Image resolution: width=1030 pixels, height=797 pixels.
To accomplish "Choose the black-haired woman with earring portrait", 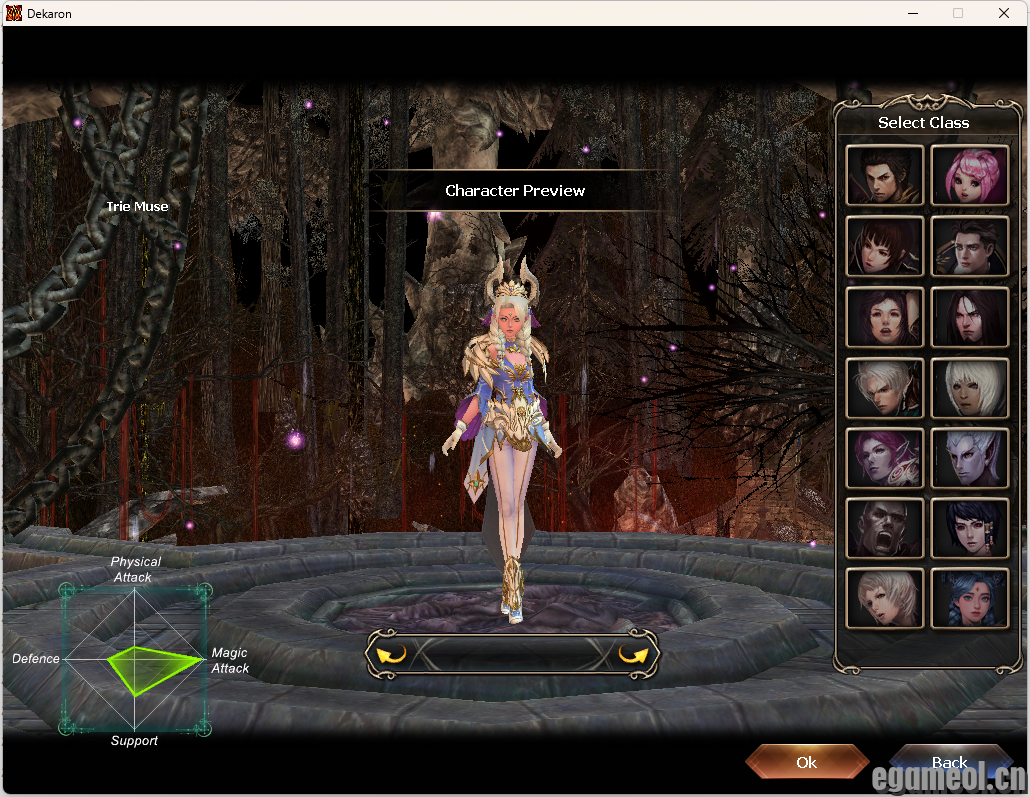I will [x=969, y=528].
